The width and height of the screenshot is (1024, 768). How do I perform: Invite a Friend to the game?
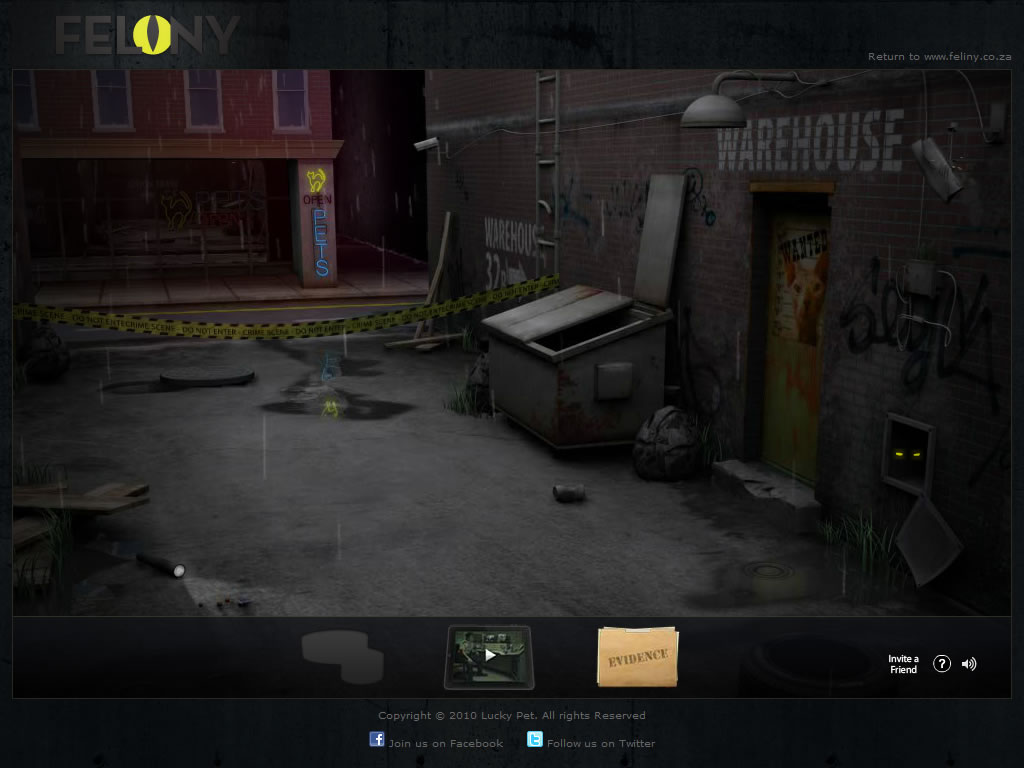tap(903, 664)
